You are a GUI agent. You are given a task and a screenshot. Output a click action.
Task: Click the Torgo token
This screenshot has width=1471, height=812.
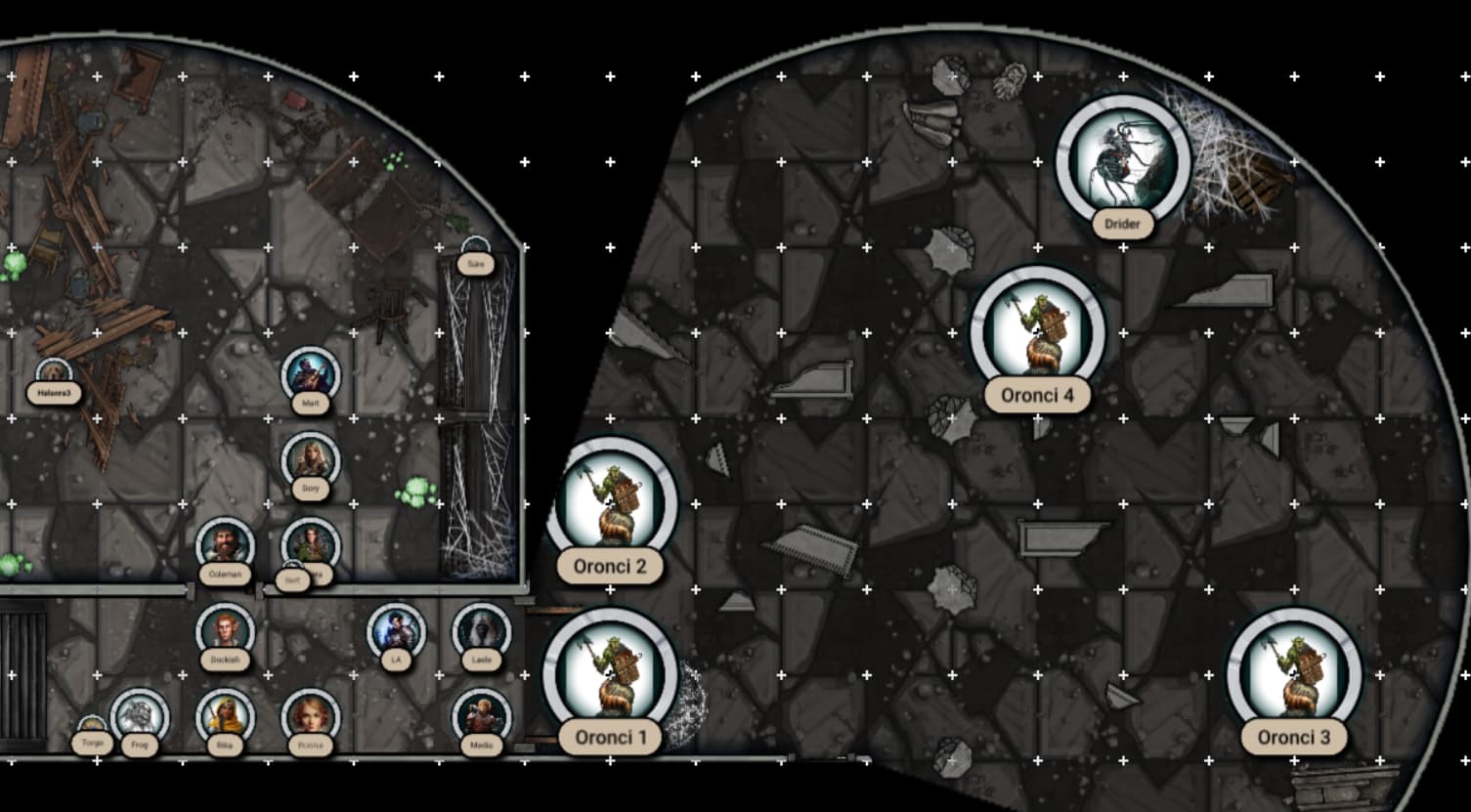click(92, 735)
